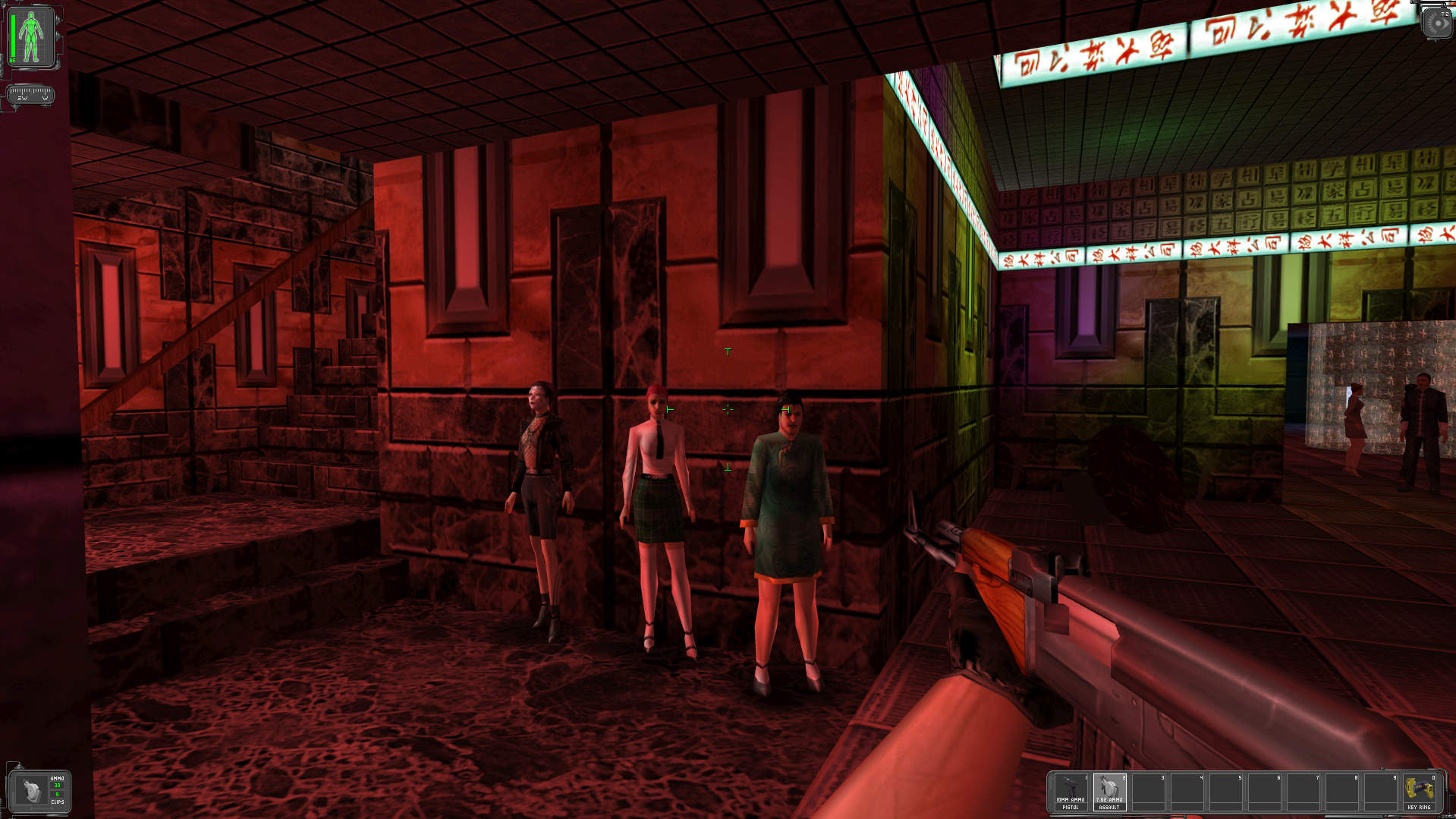Viewport: 1456px width, 819px height.
Task: Click the equipped weapon ammo panel
Action: (x=39, y=792)
